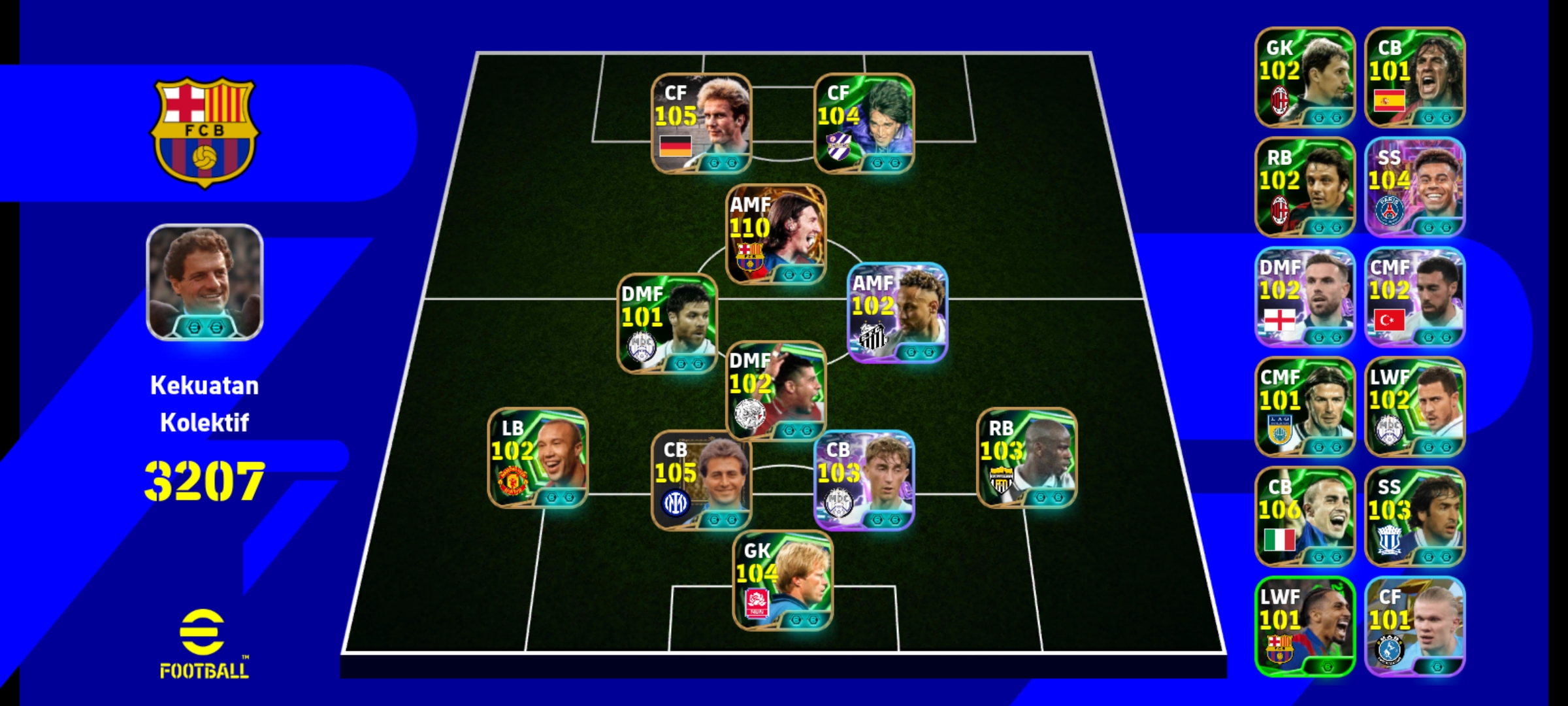Choose the bench CB 101 Spain card
1568x706 pixels.
[x=1414, y=77]
